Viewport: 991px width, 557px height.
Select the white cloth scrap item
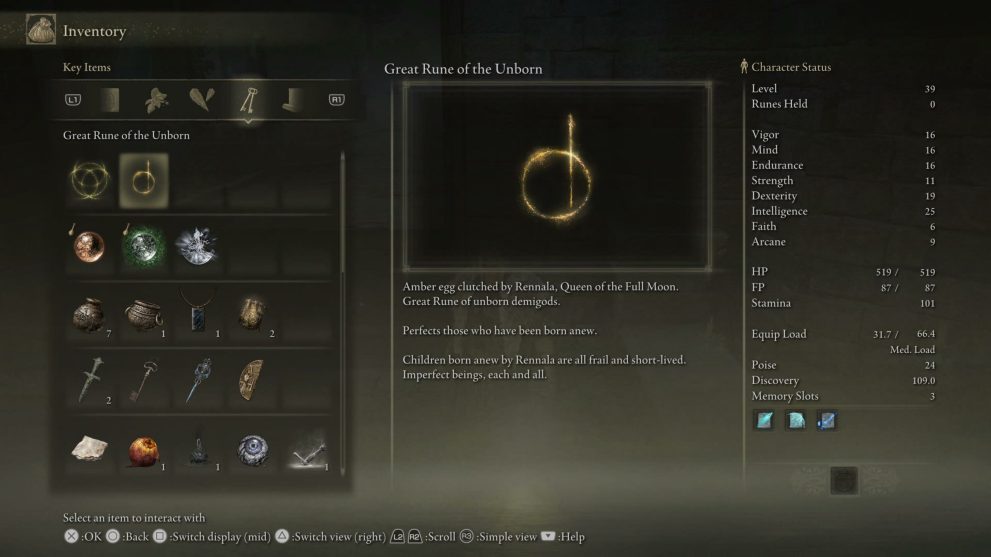(90, 449)
